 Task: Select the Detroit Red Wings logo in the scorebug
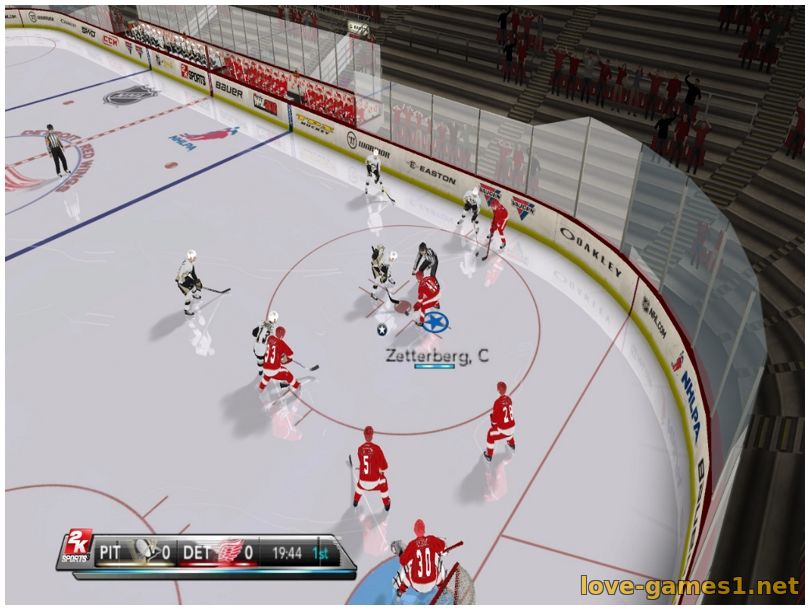(230, 550)
